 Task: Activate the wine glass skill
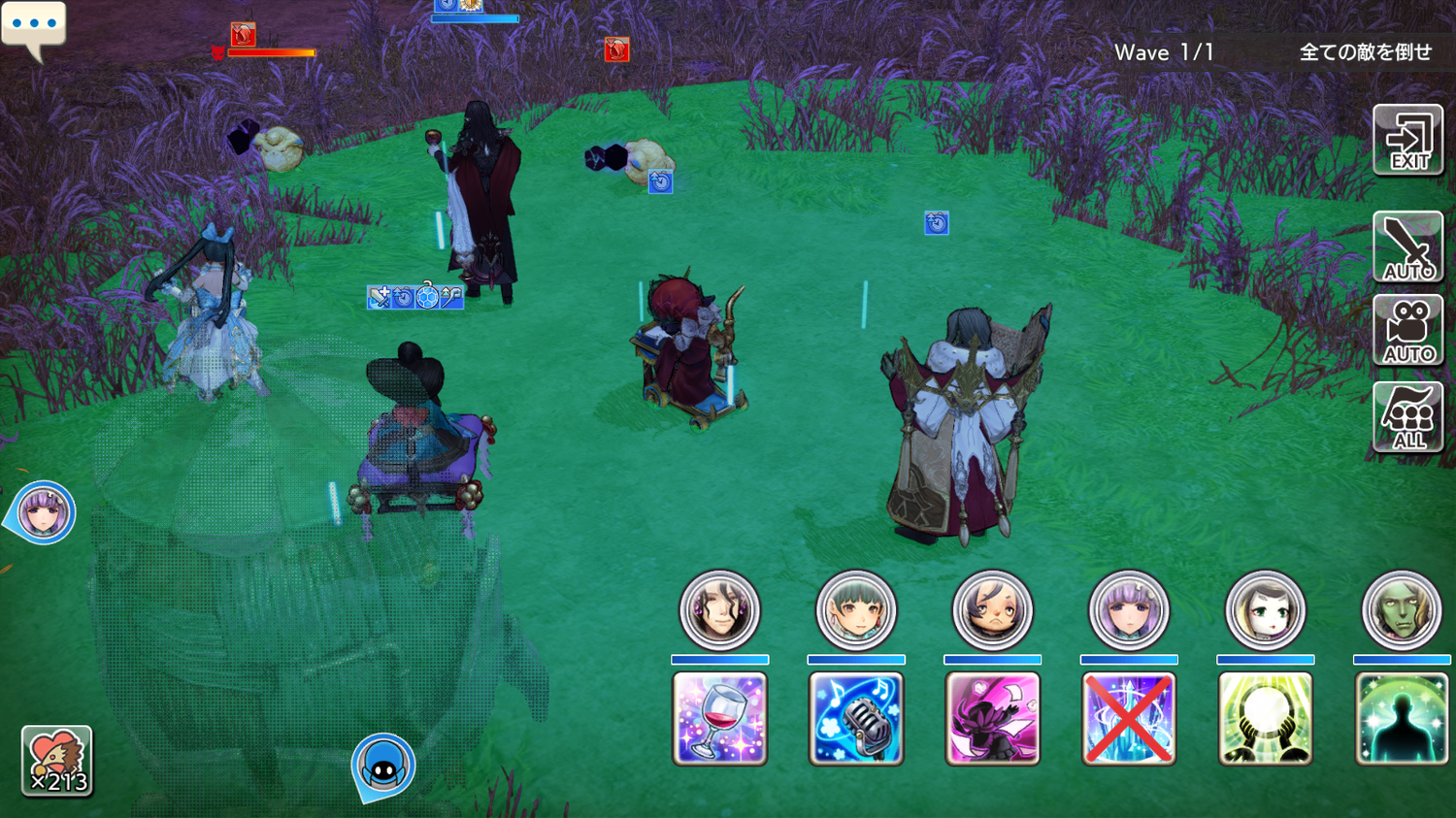[x=719, y=718]
